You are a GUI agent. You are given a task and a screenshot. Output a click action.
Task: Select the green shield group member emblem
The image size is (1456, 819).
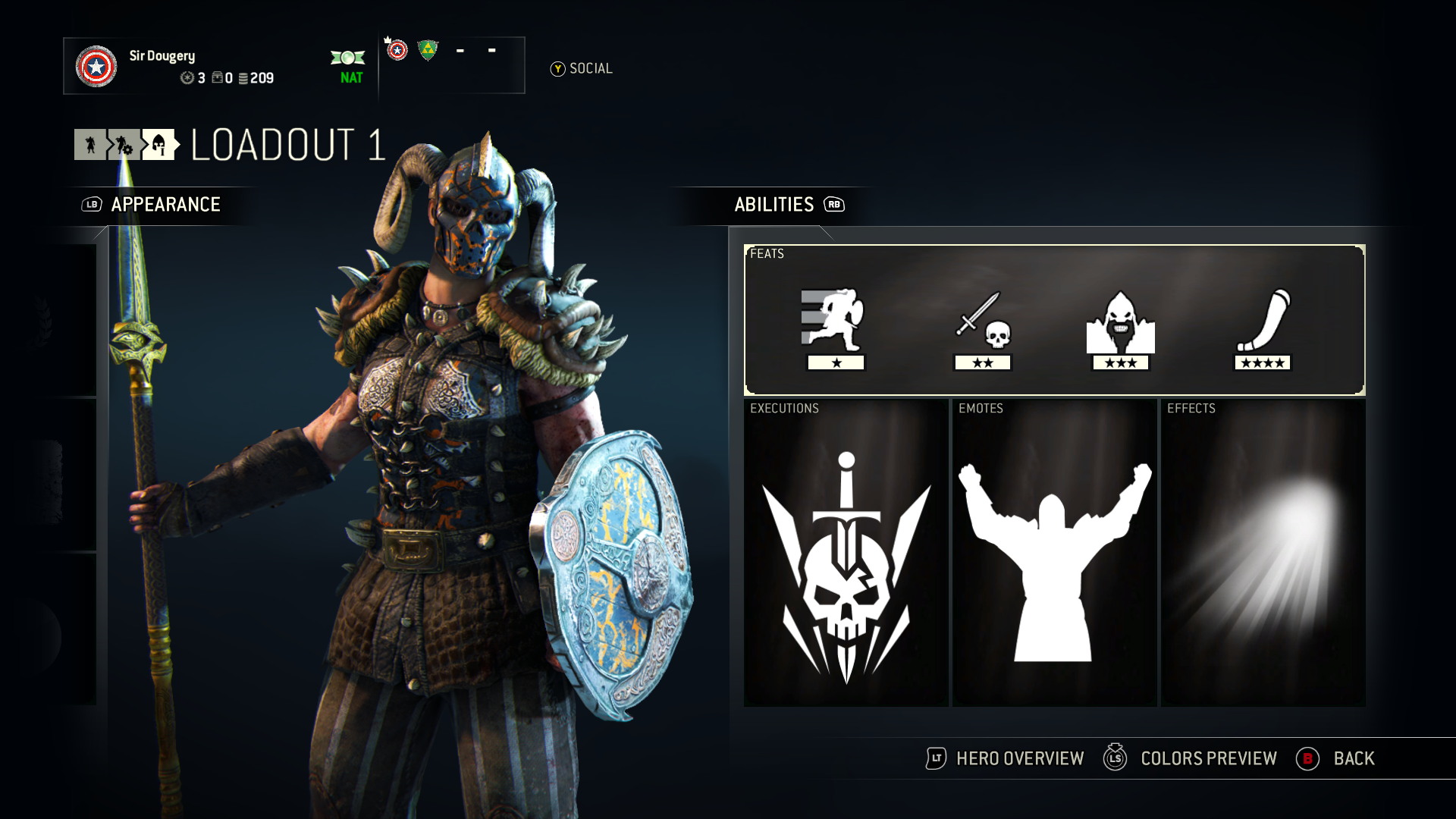428,51
